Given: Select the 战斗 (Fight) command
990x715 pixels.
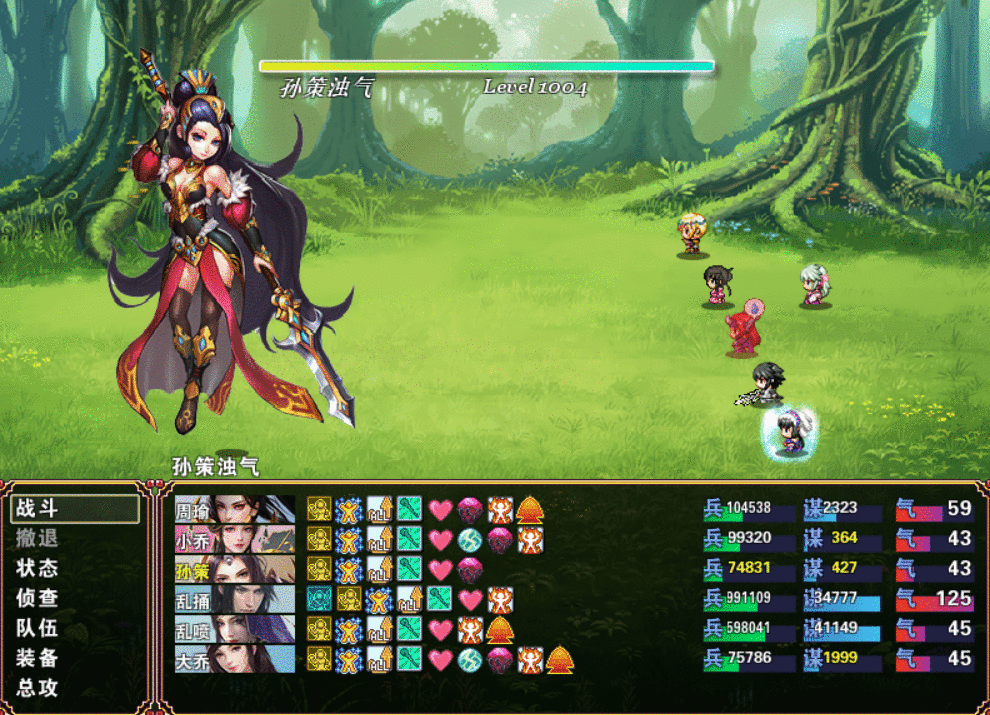Looking at the screenshot, I should pyautogui.click(x=75, y=508).
